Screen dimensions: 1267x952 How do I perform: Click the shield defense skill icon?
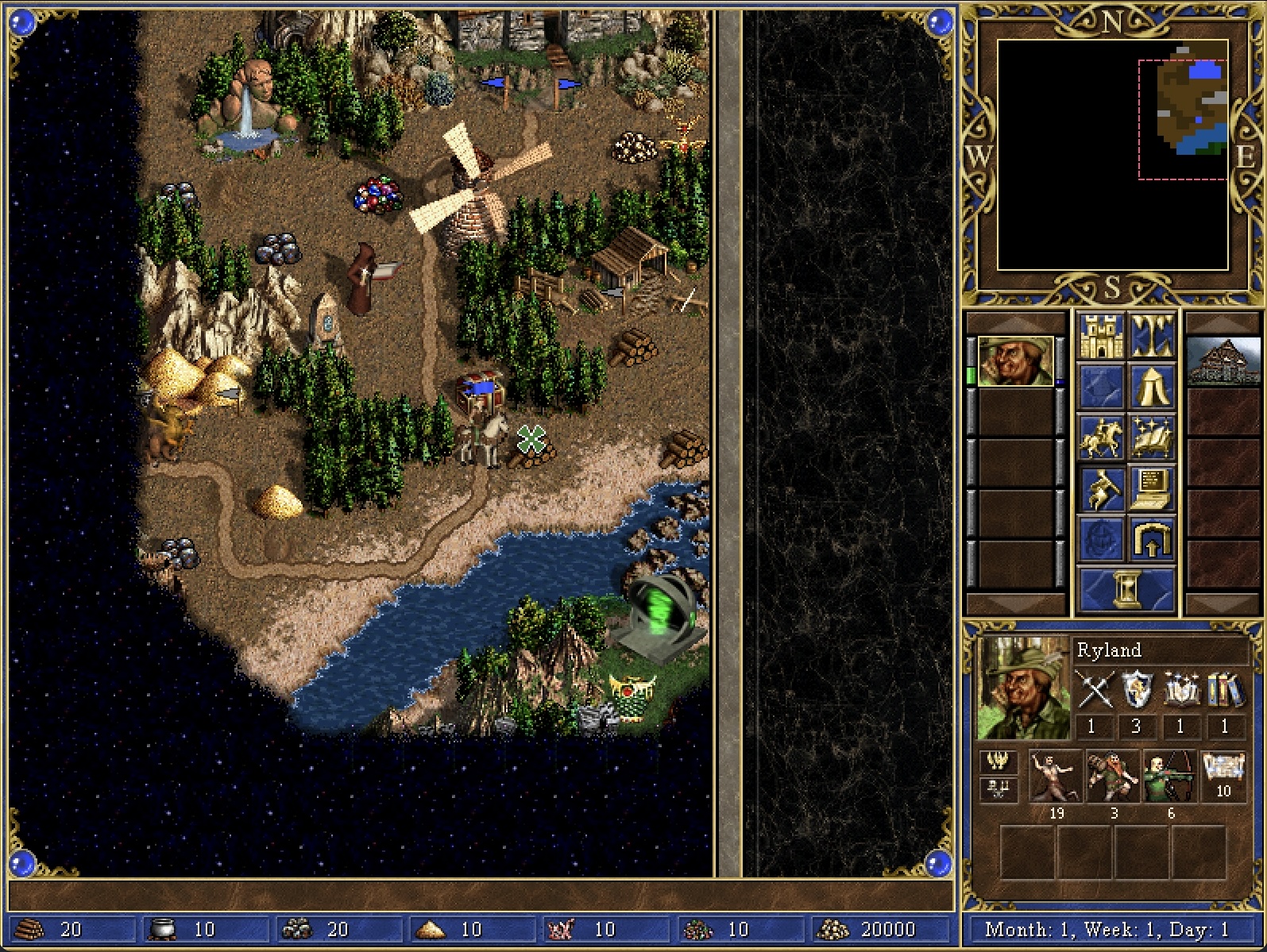[1137, 689]
